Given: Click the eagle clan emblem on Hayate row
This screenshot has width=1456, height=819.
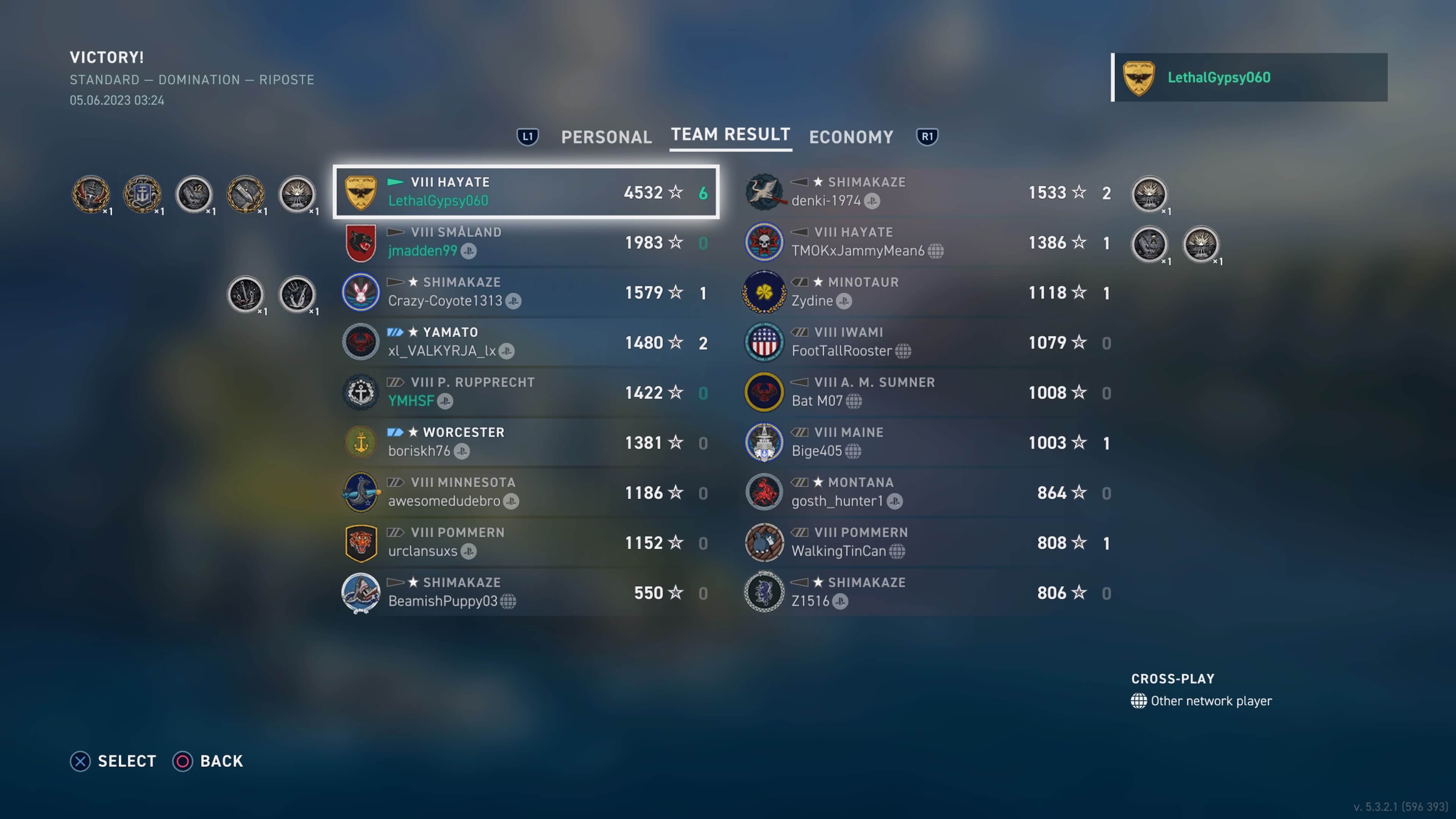Looking at the screenshot, I should pos(361,192).
